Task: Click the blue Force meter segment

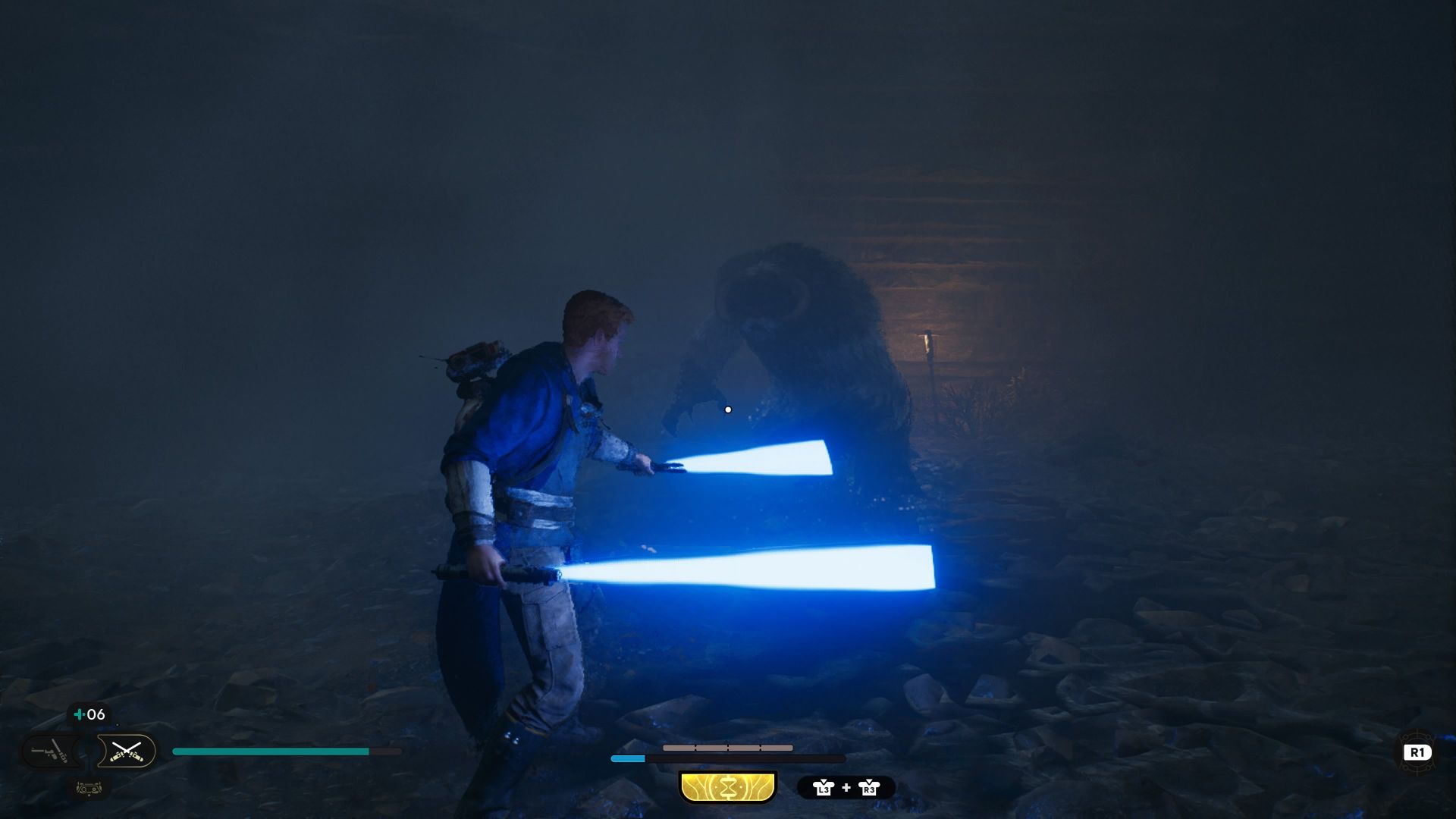Action: [x=627, y=758]
